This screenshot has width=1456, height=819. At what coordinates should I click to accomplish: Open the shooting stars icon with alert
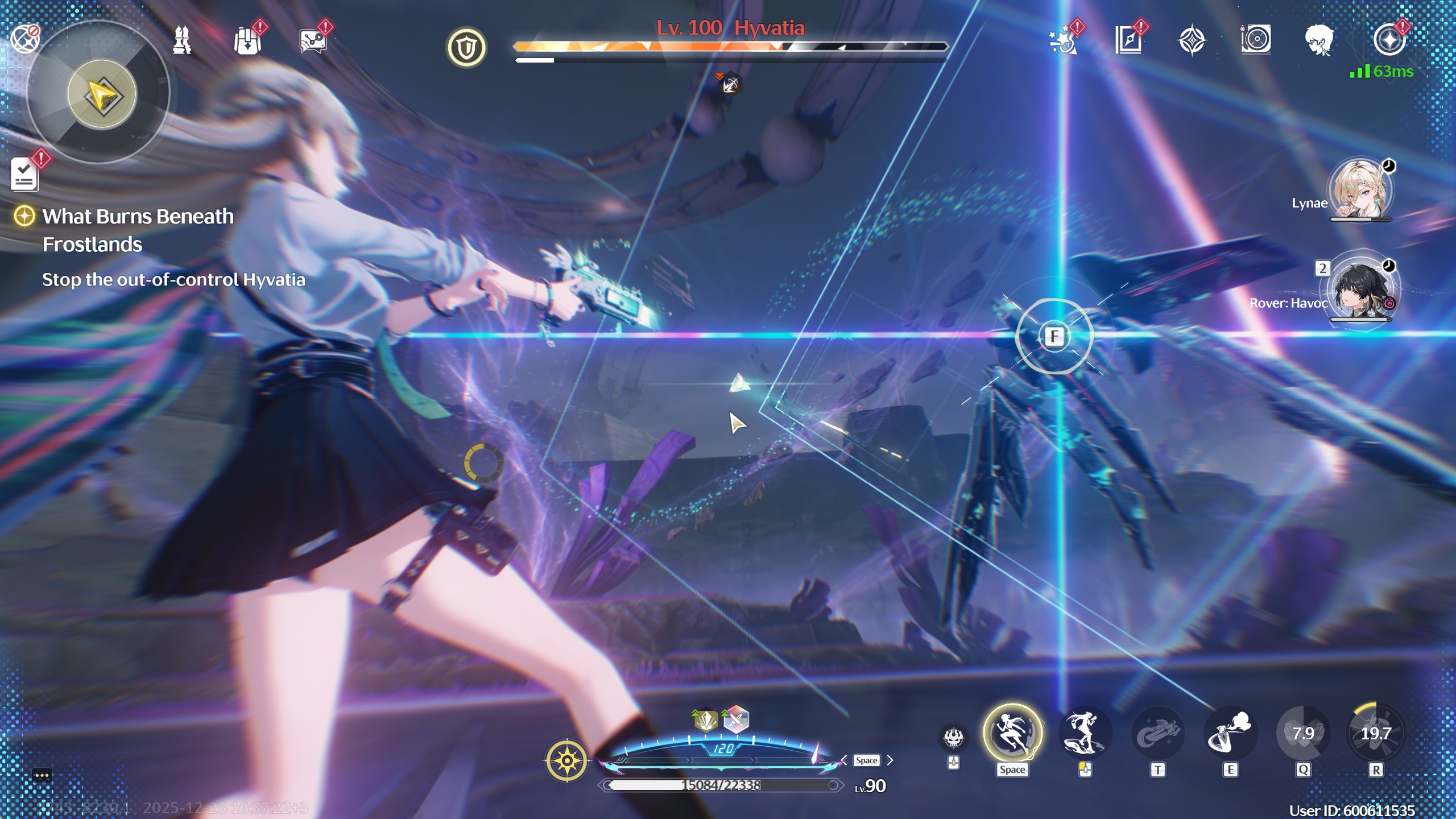(1062, 41)
